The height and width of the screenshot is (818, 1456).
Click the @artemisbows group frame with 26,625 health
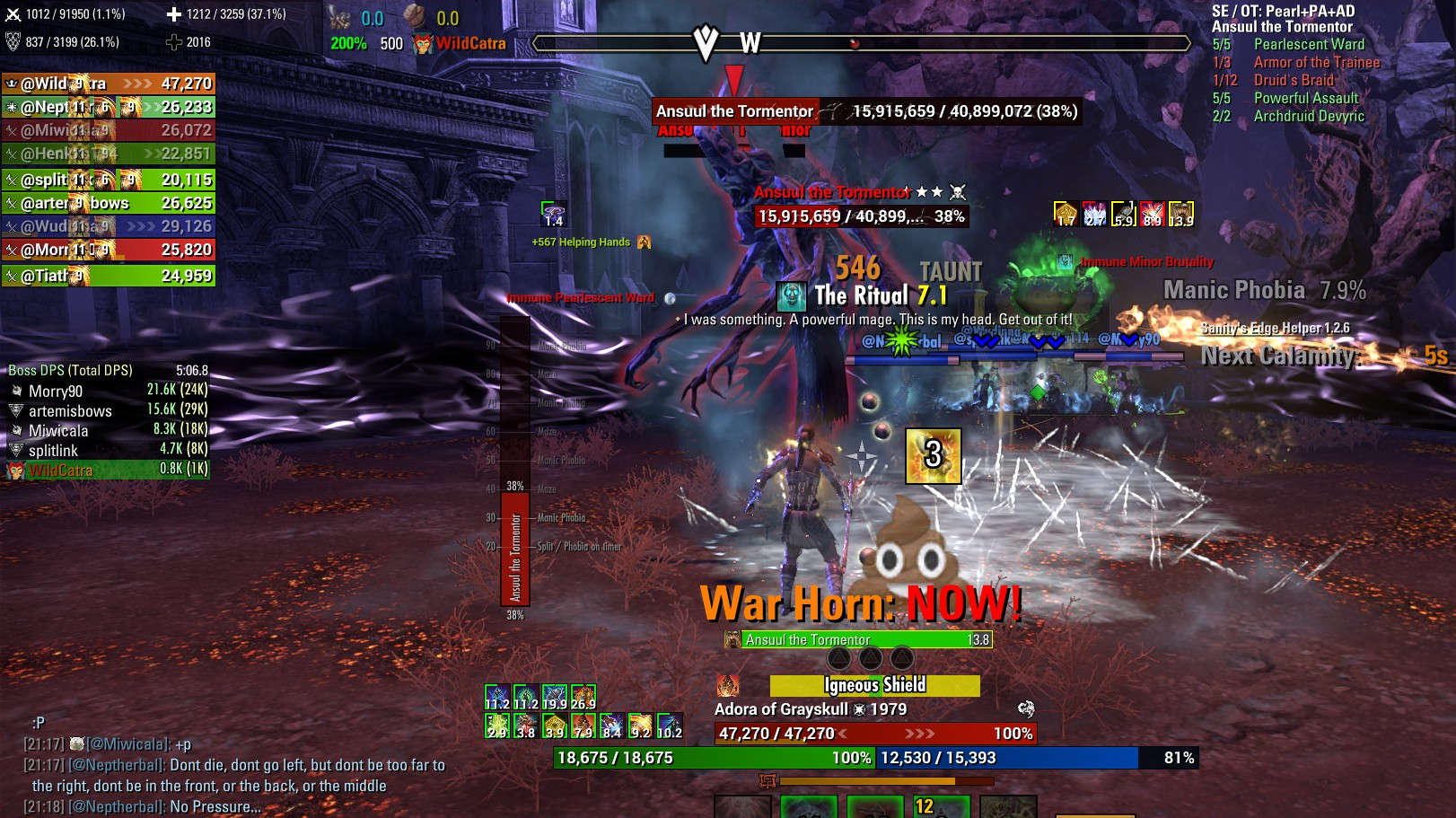pos(108,203)
